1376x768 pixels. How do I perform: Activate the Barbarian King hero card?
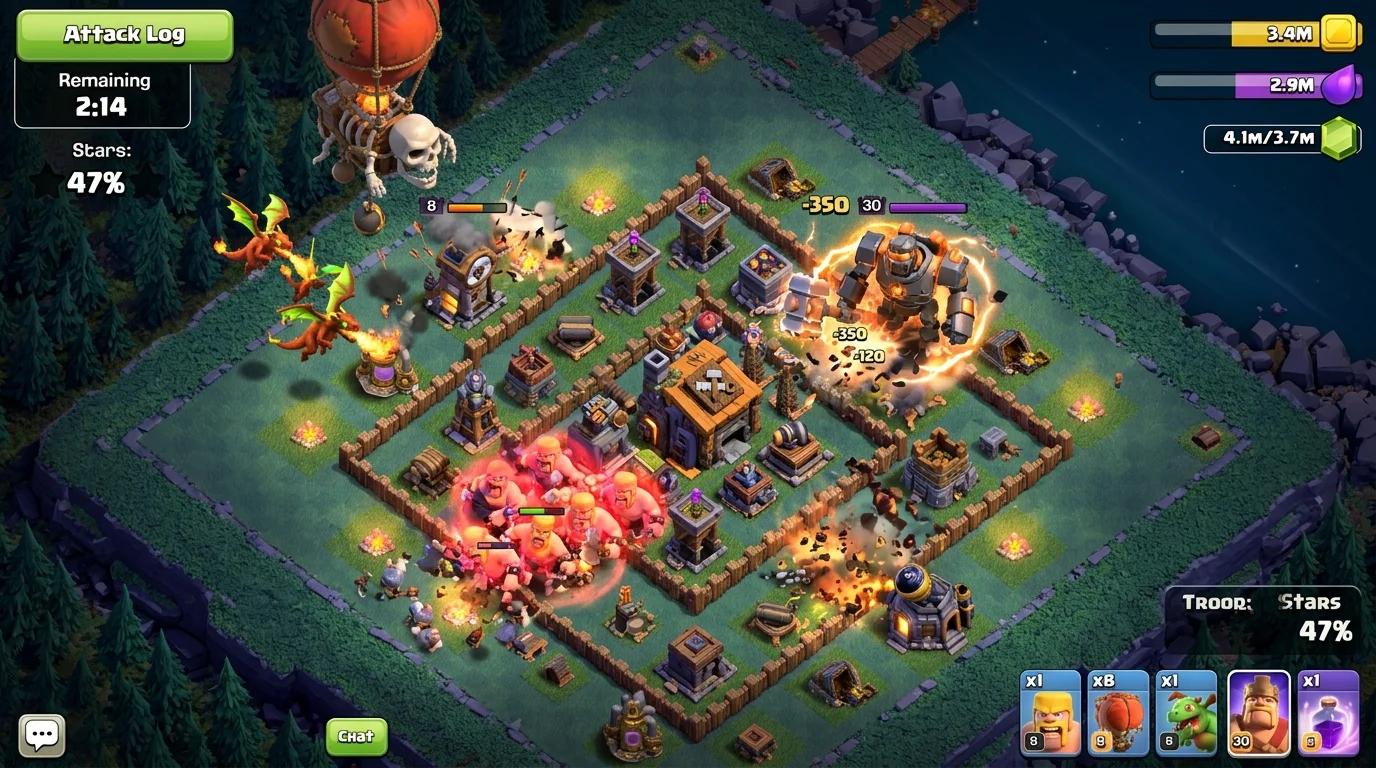(x=1258, y=712)
